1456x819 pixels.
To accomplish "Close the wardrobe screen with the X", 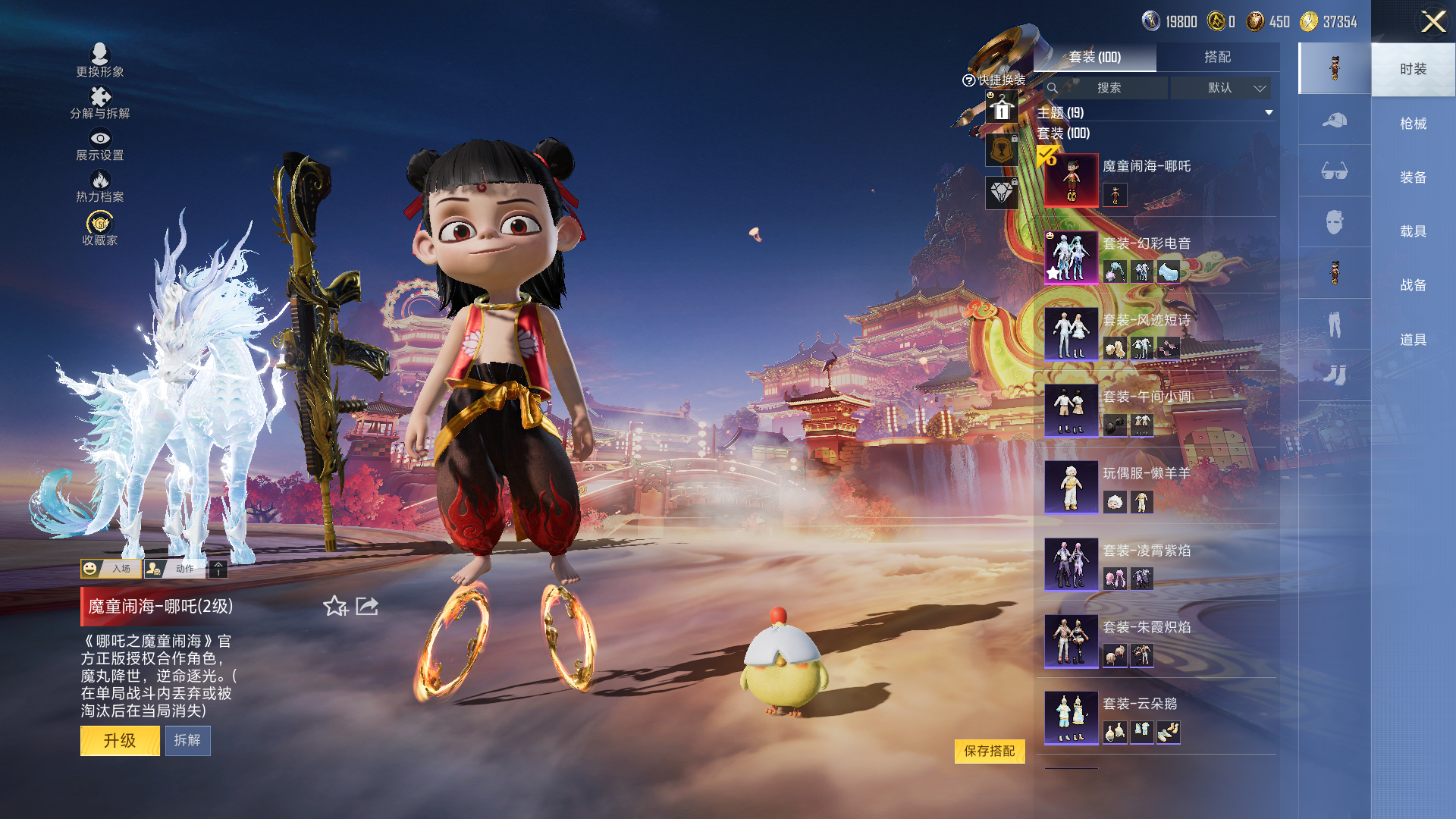I will tap(1432, 21).
